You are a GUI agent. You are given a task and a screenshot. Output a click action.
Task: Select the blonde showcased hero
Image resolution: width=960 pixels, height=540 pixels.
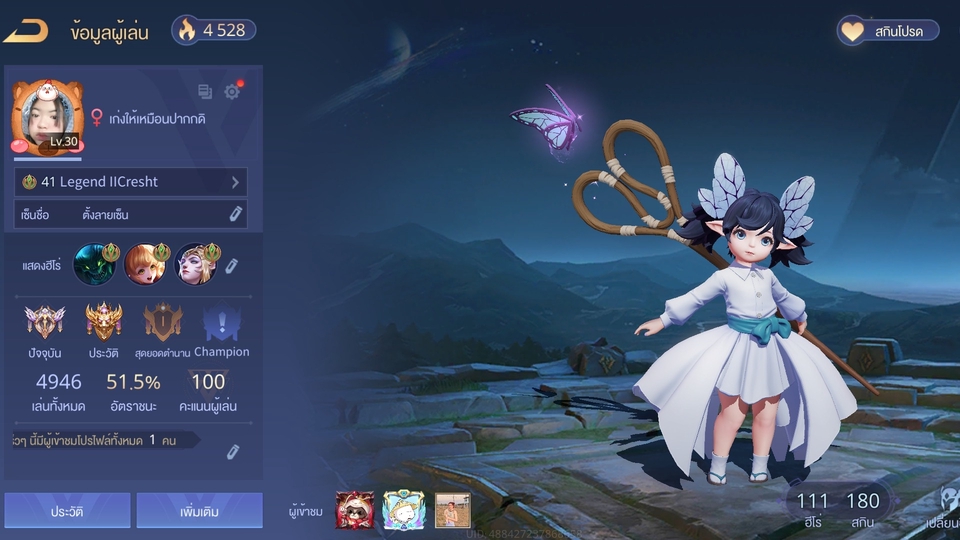196,265
